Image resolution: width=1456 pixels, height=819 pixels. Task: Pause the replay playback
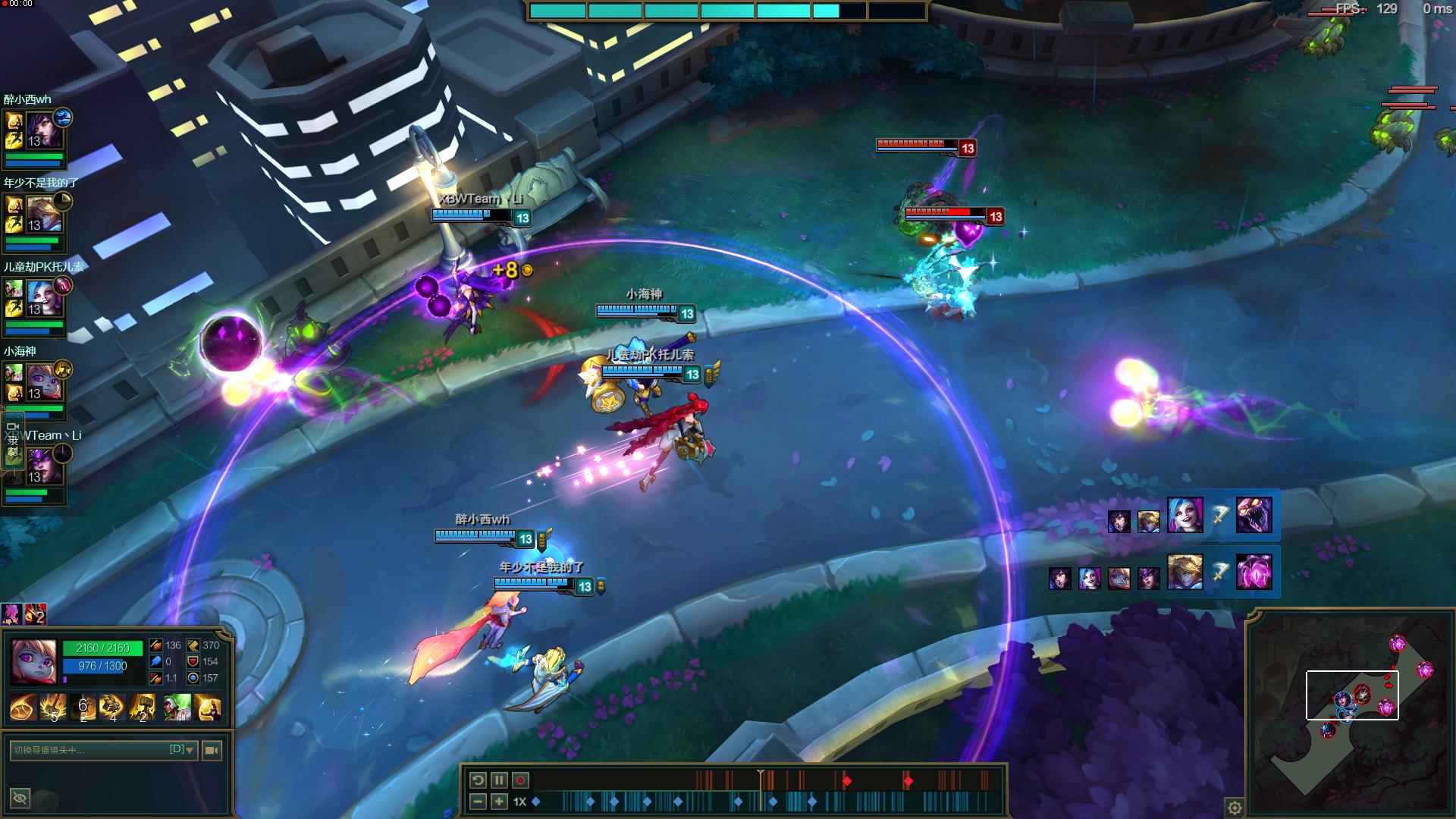click(x=499, y=780)
